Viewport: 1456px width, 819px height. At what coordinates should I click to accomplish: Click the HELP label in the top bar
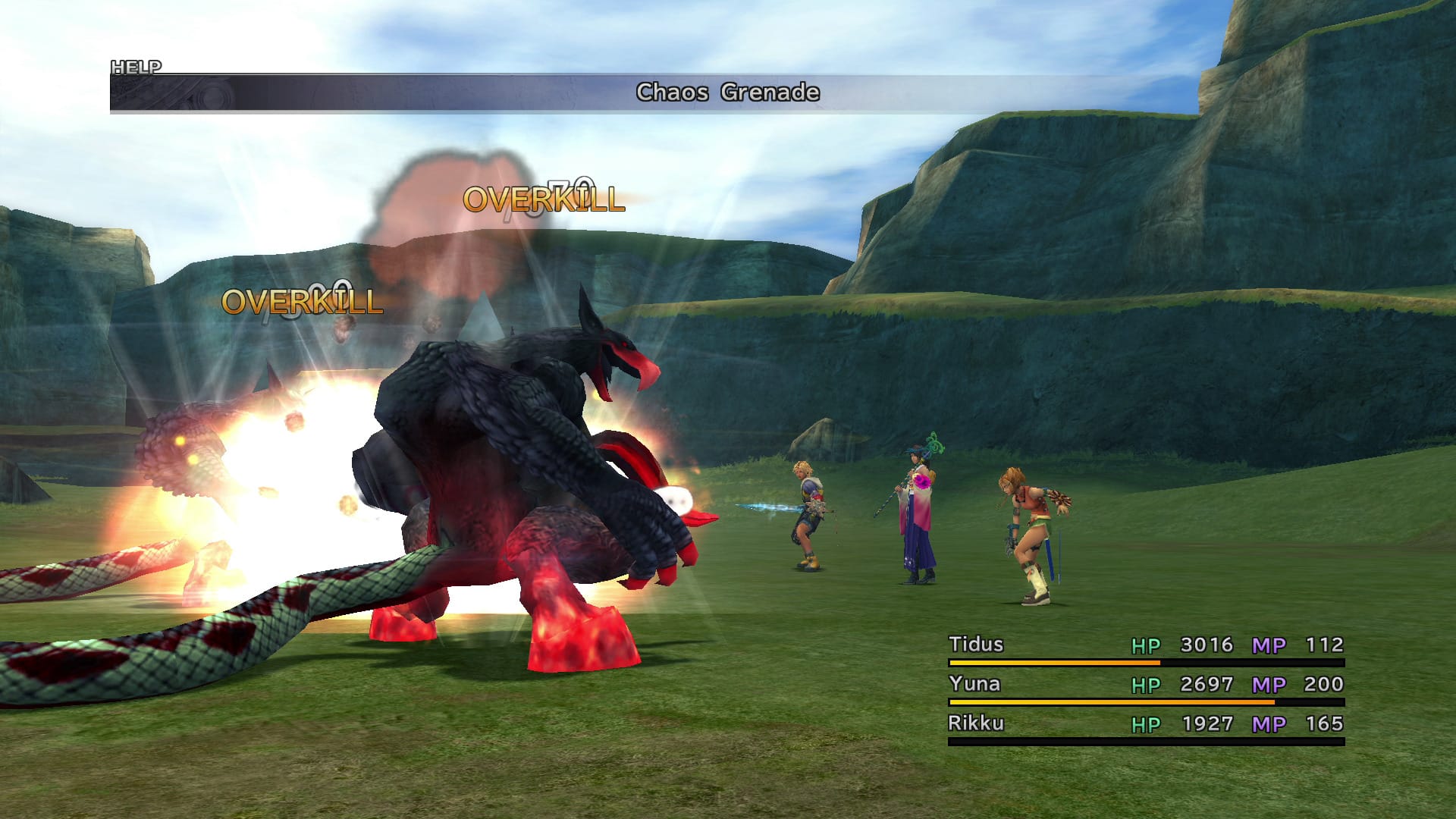pyautogui.click(x=135, y=67)
